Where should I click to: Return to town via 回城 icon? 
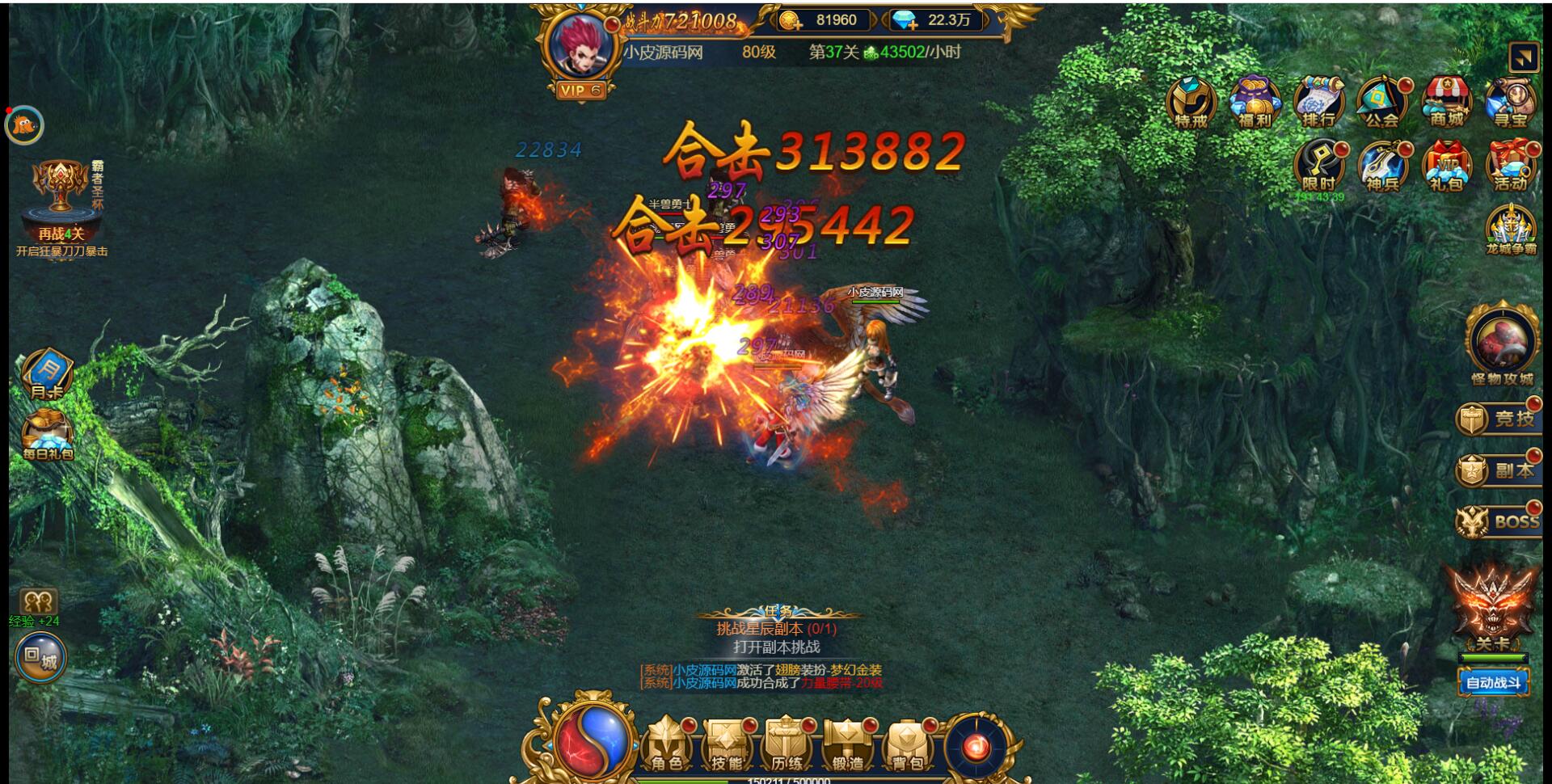click(39, 659)
